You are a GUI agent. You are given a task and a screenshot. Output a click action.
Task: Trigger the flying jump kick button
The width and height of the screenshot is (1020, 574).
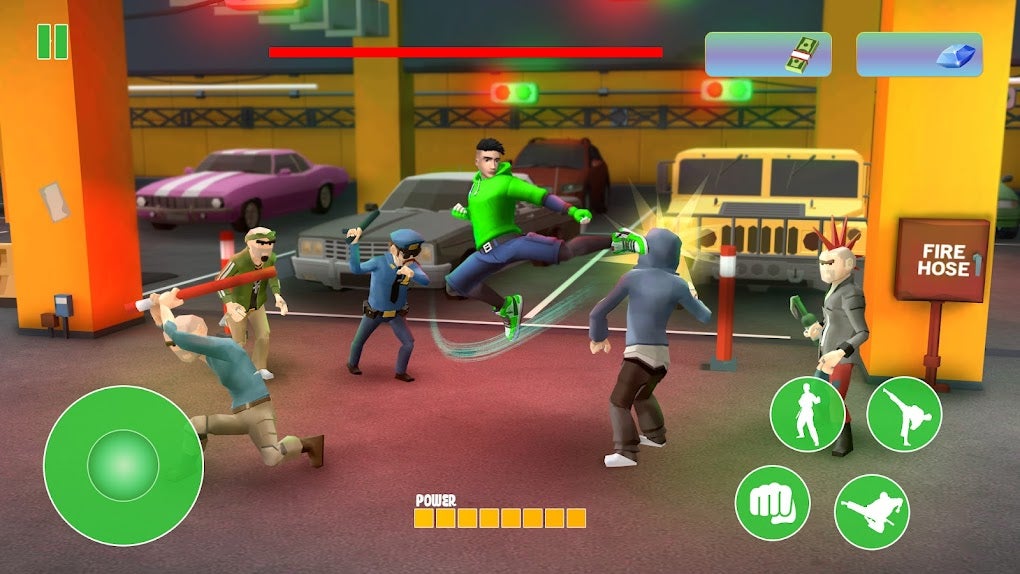pos(871,511)
